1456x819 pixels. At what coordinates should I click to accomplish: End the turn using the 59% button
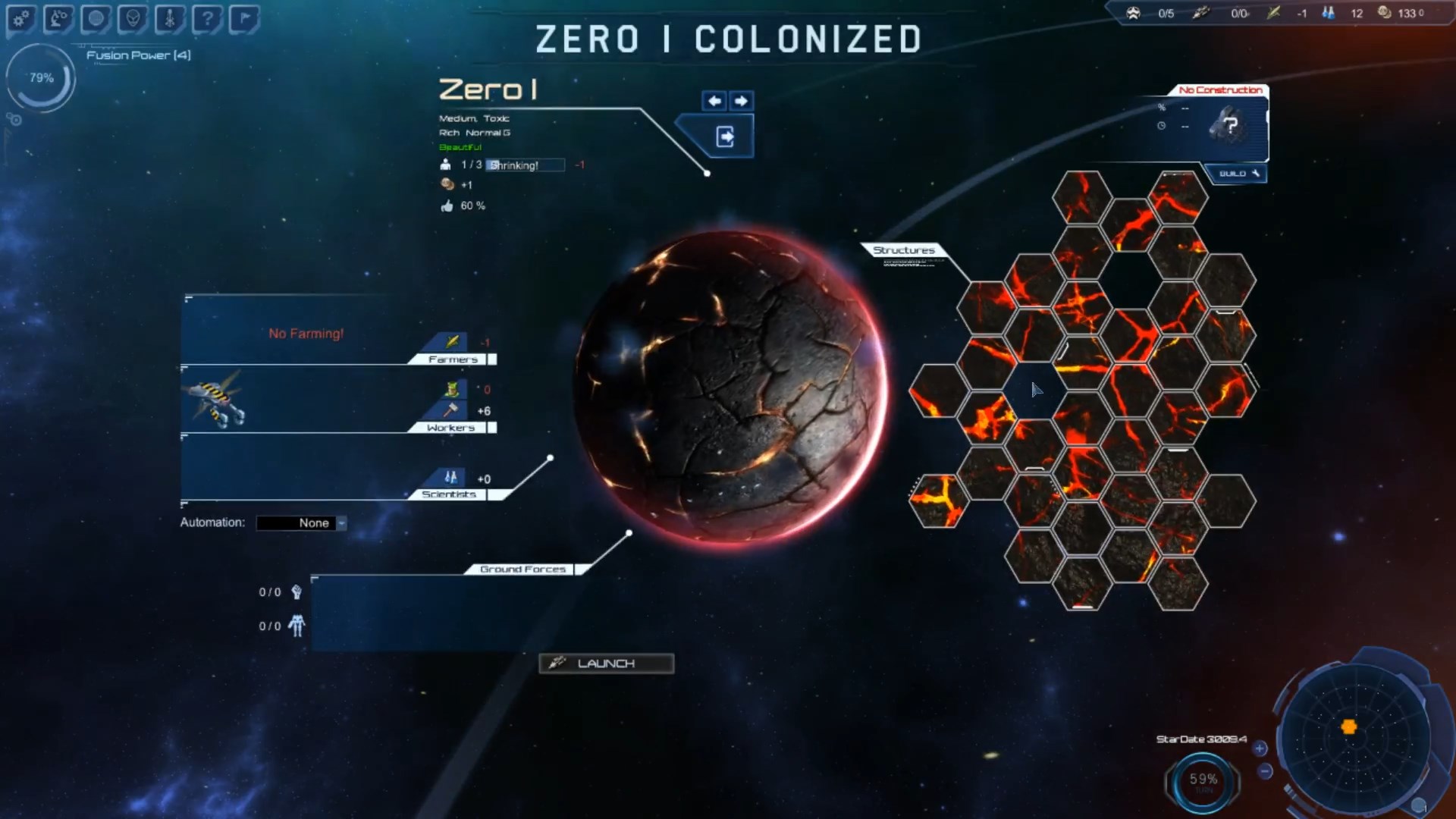(x=1204, y=777)
